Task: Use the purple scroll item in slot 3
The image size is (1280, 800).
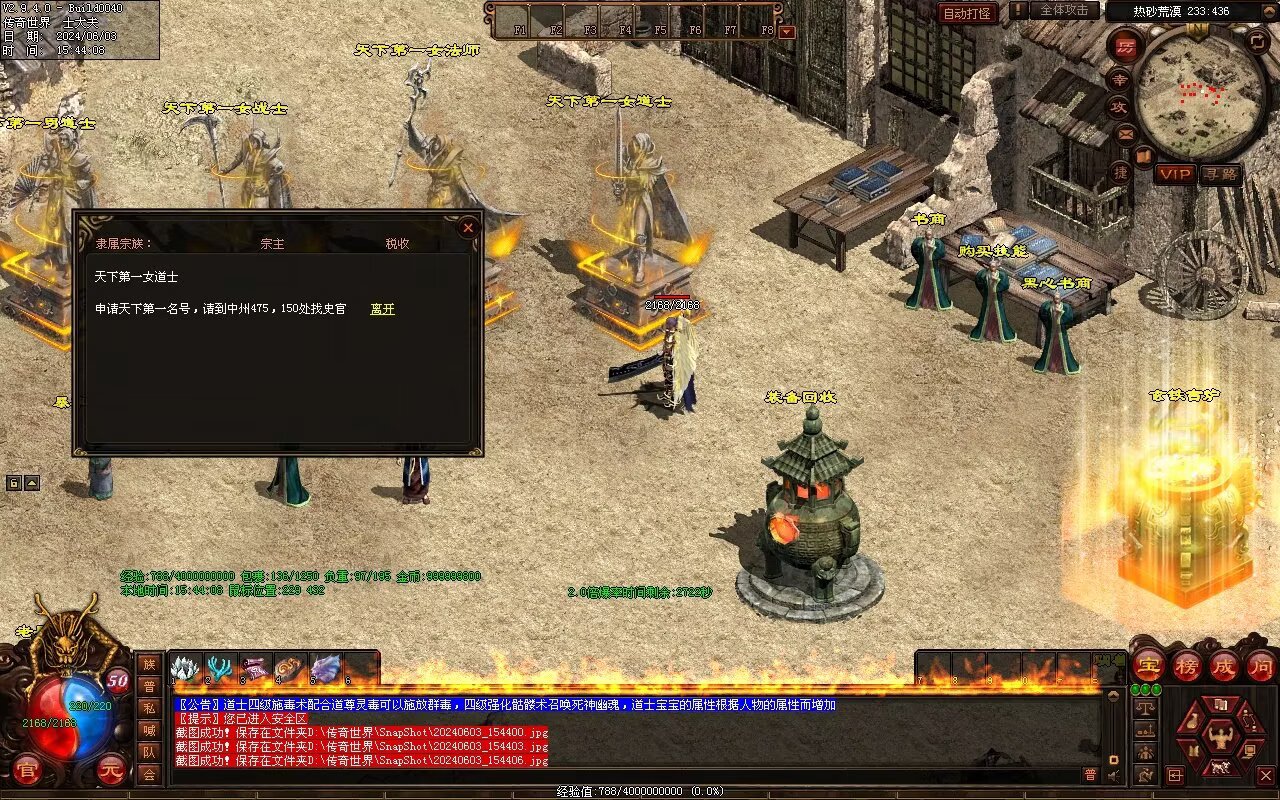Action: click(255, 668)
